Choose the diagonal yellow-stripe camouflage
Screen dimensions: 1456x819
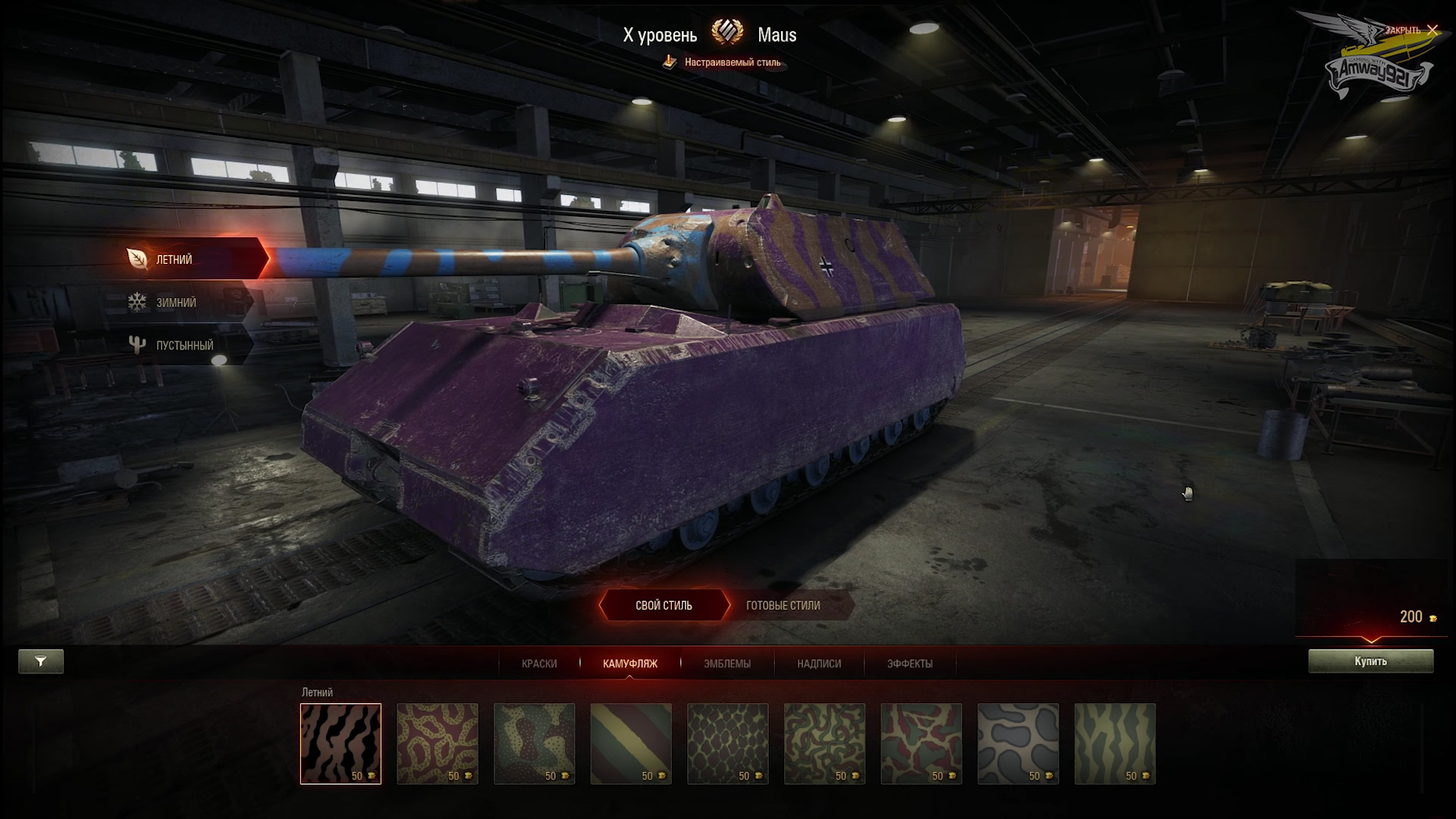631,743
